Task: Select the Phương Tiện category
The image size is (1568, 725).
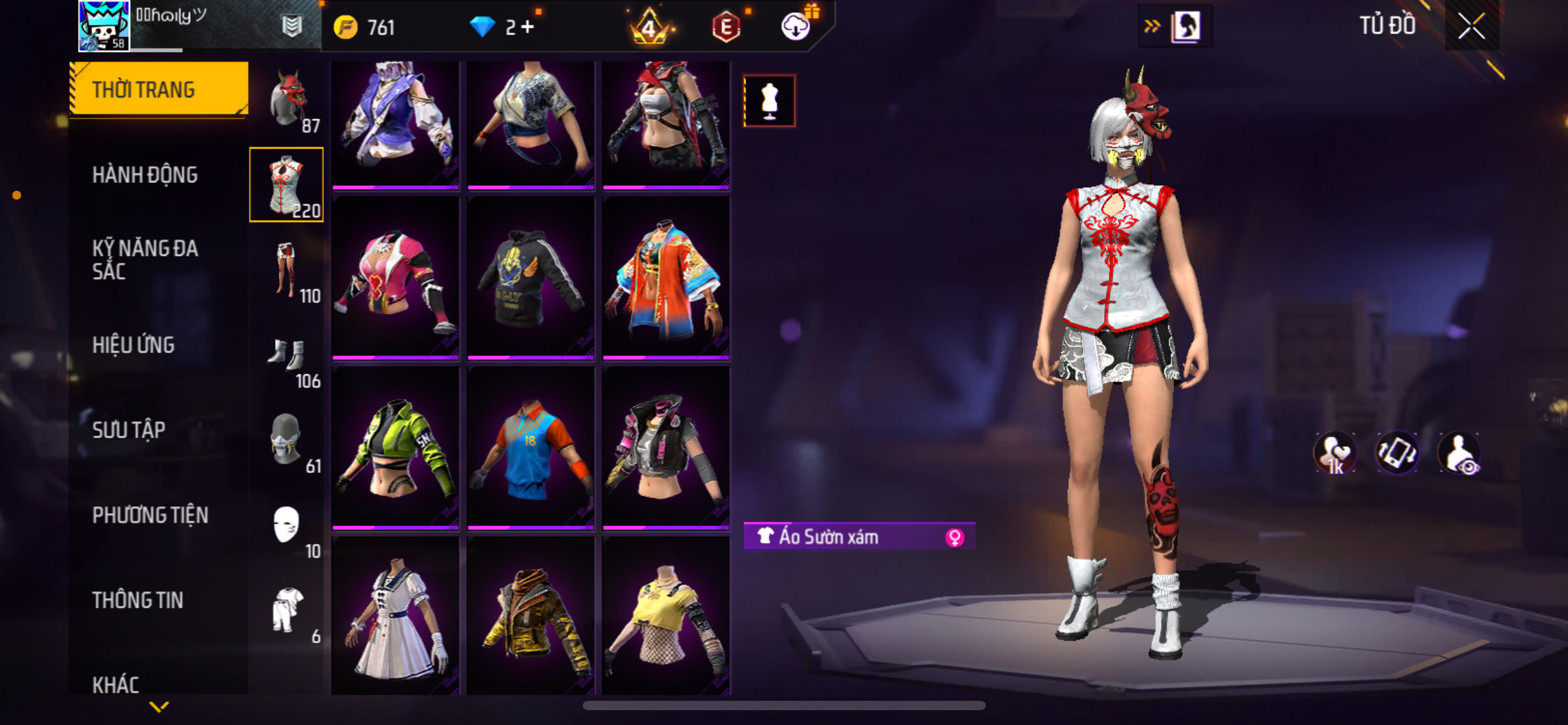Action: [x=150, y=515]
